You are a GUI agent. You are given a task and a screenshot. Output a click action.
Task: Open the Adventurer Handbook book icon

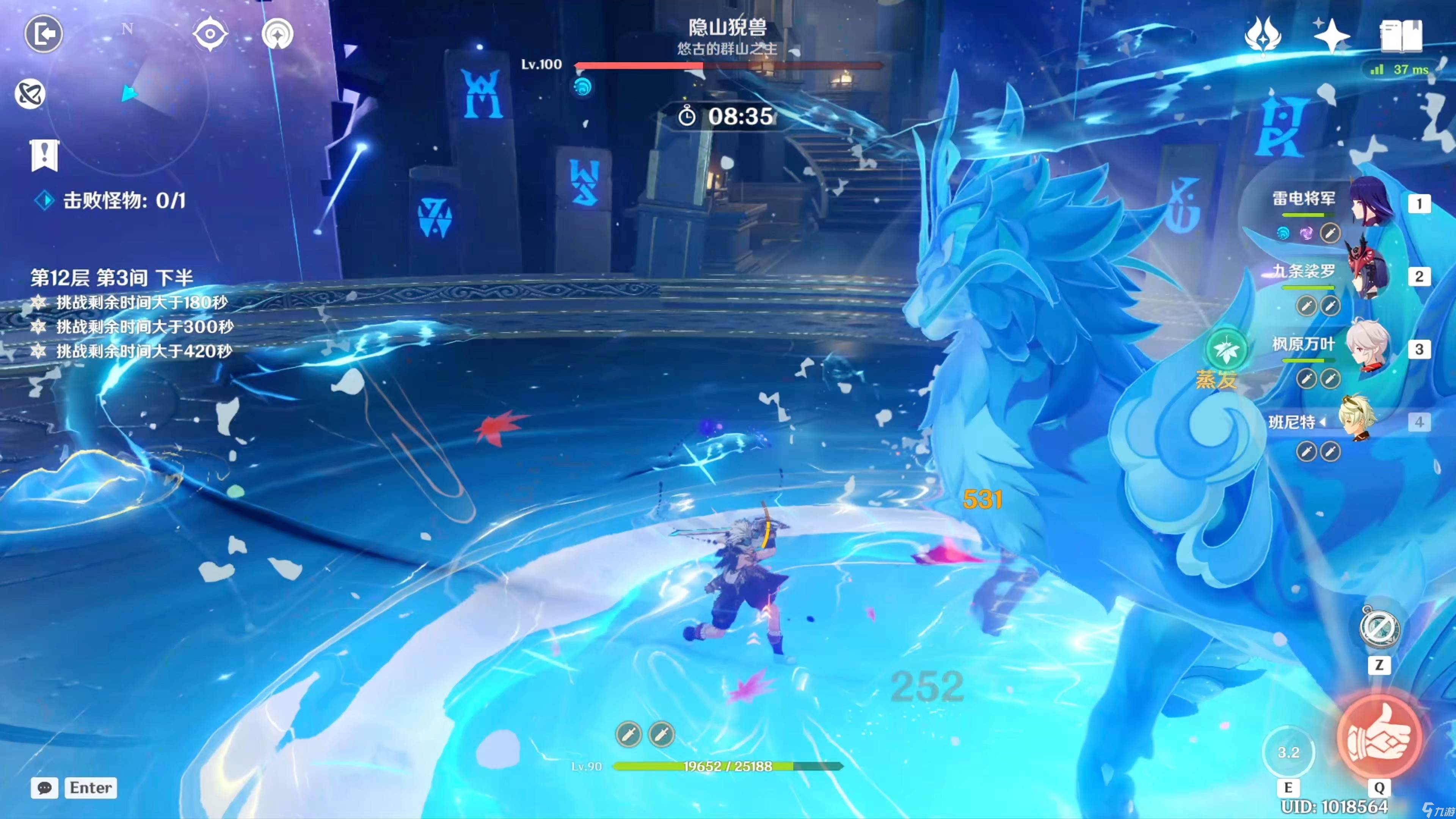(1401, 36)
